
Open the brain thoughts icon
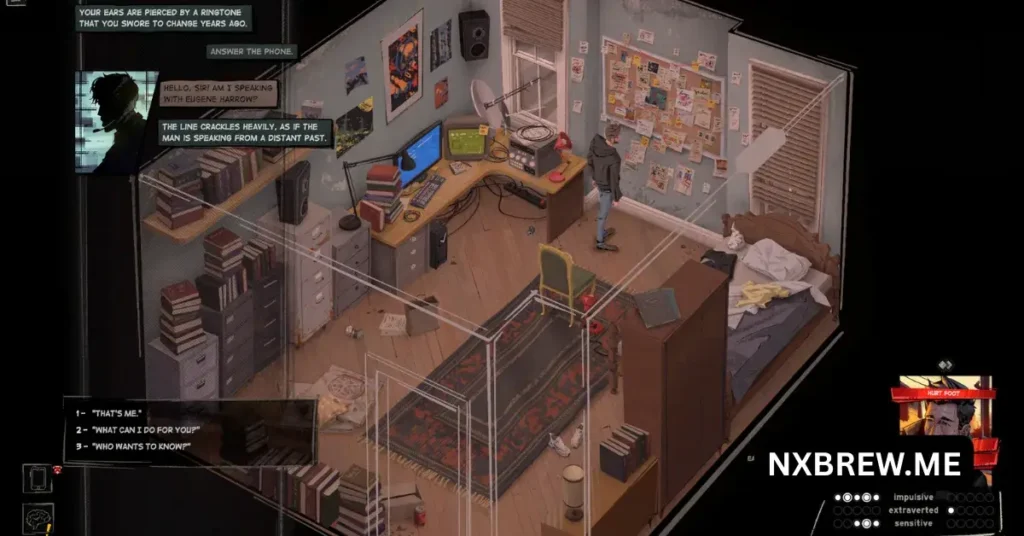click(x=37, y=519)
